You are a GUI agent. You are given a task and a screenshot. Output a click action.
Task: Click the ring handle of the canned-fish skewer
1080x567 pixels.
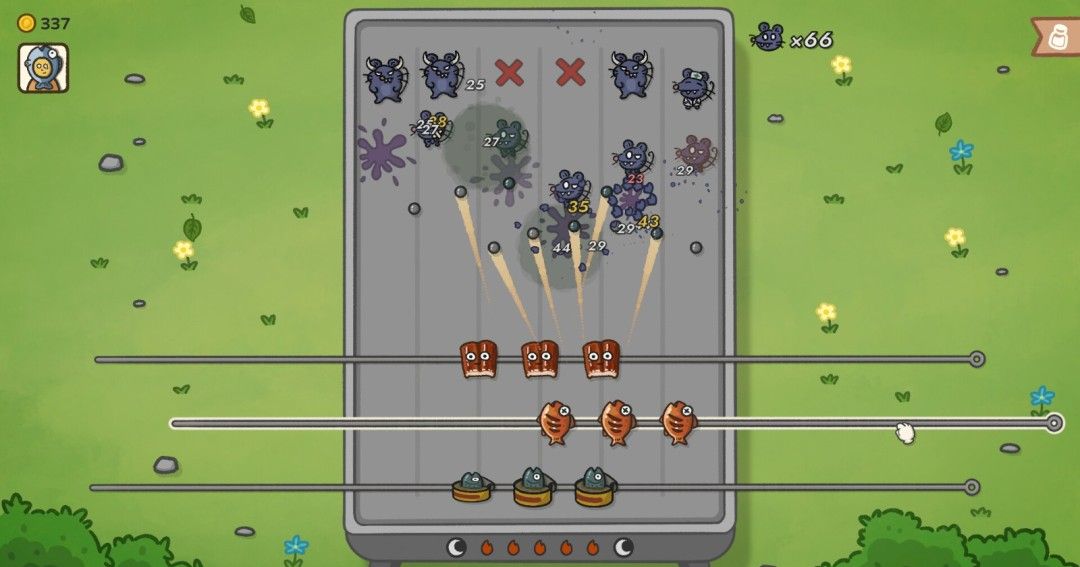pyautogui.click(x=970, y=487)
